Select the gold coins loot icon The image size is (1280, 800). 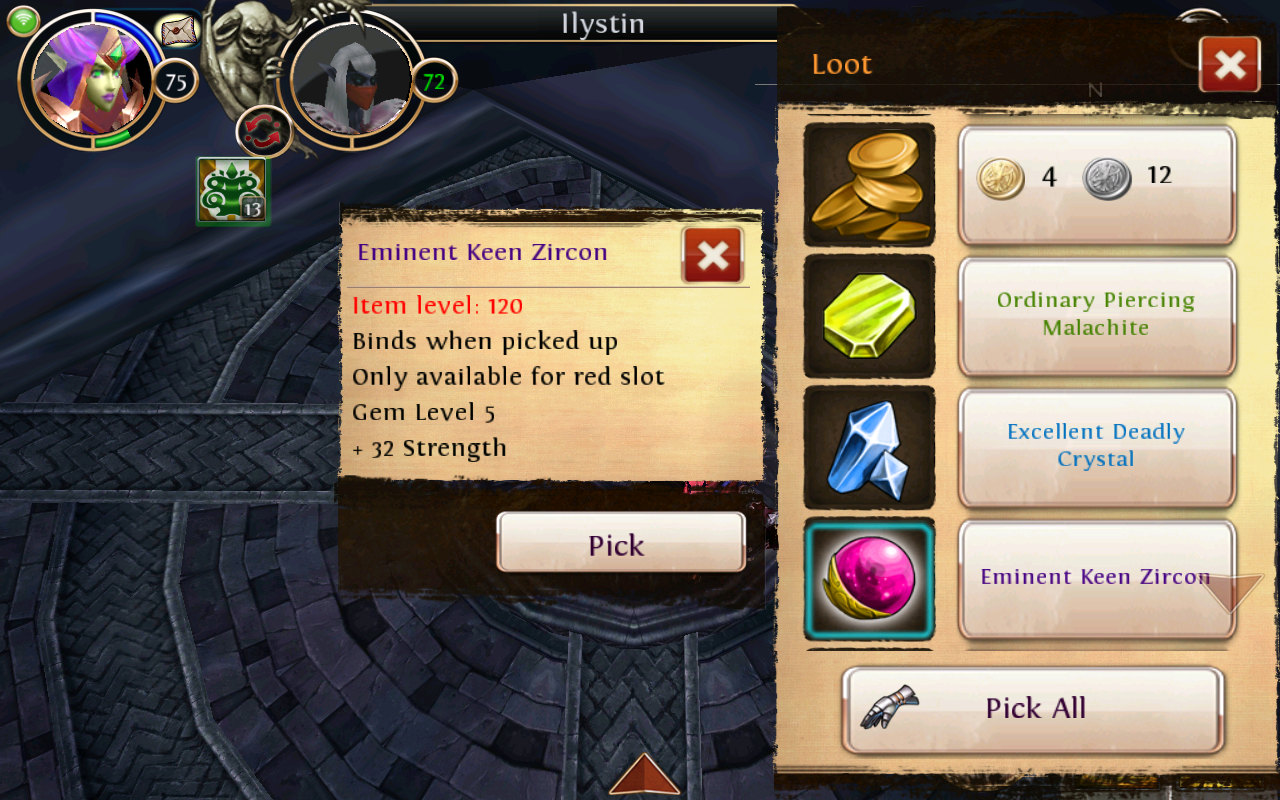(x=869, y=185)
